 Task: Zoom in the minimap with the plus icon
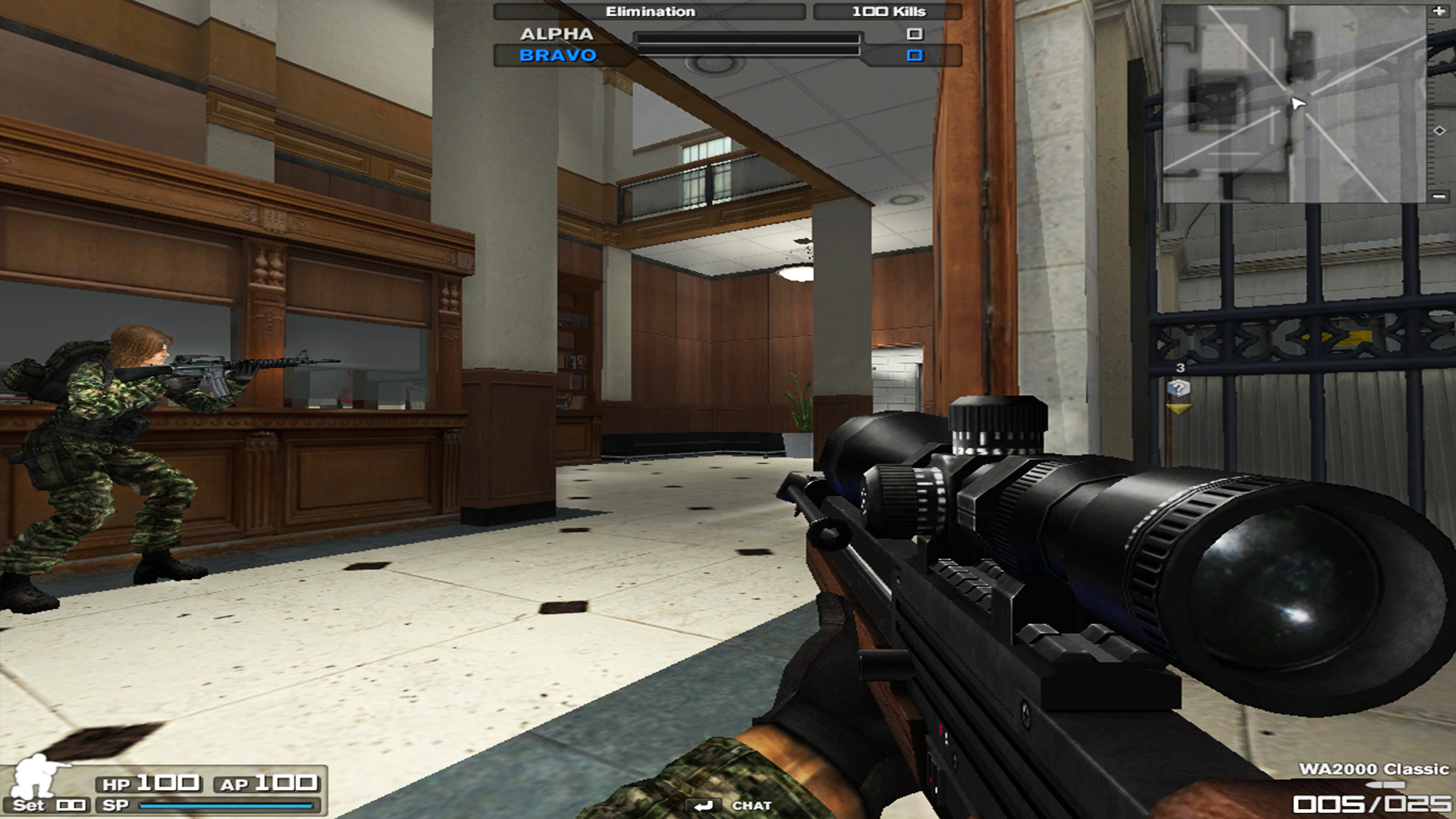click(1439, 11)
